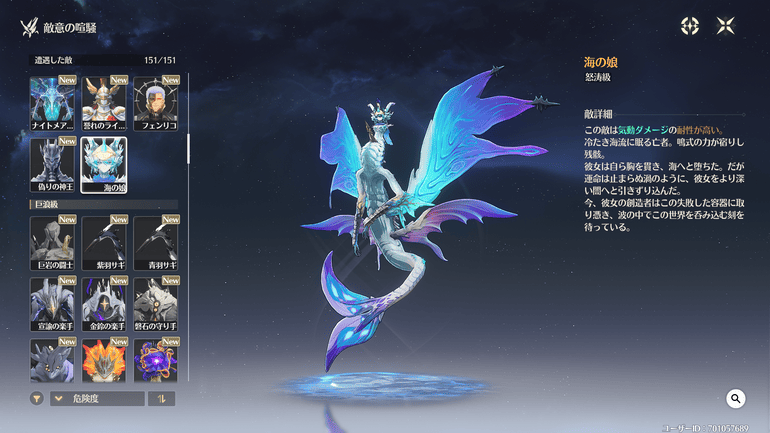This screenshot has width=770, height=433.
Task: Choose the 磐石の守り手 enemy entry
Action: click(157, 303)
